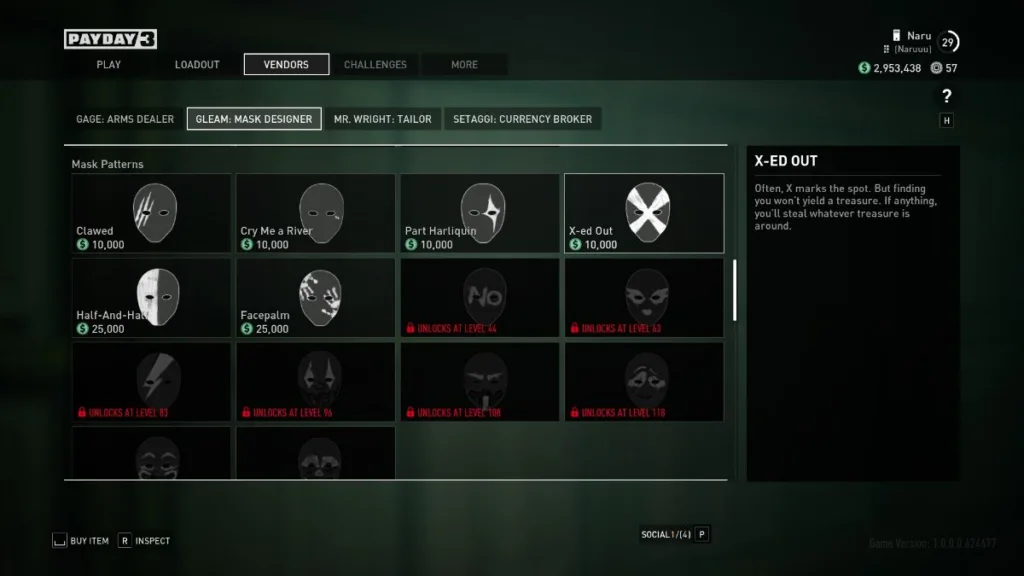
Task: Select the X-ed Out mask pattern
Action: click(644, 213)
